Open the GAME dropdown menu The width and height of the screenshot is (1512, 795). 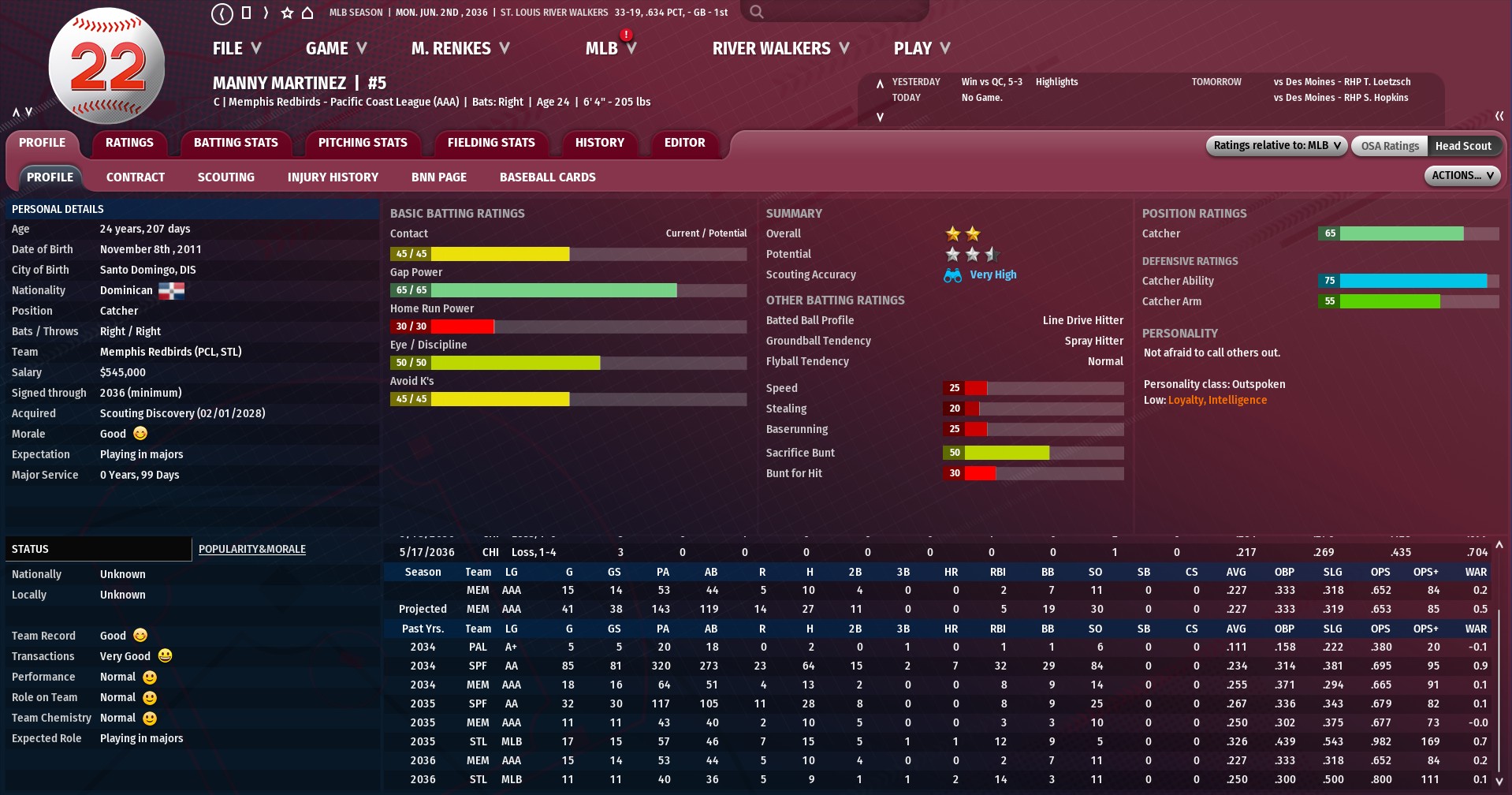(336, 49)
